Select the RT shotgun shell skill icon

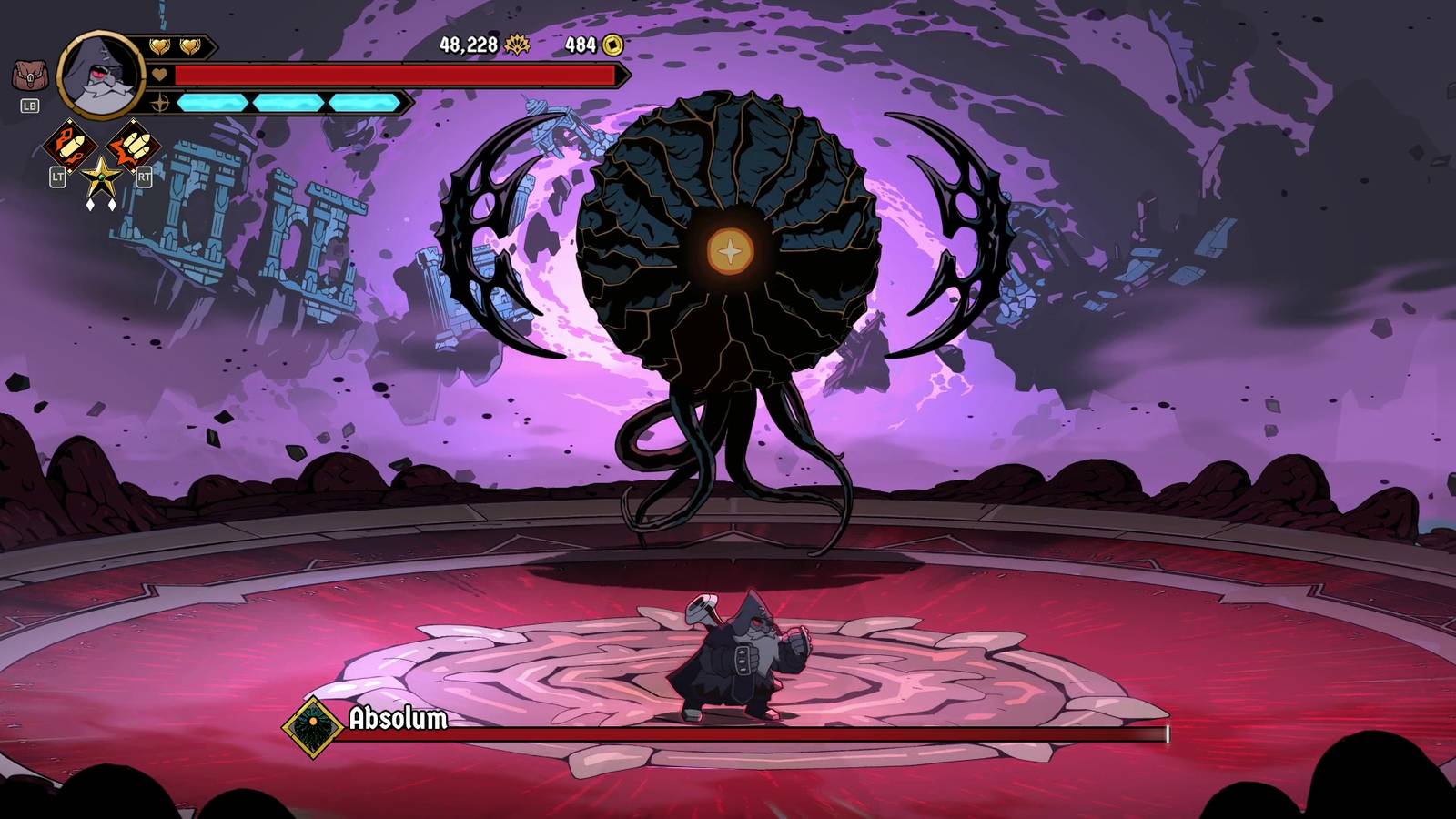point(133,145)
